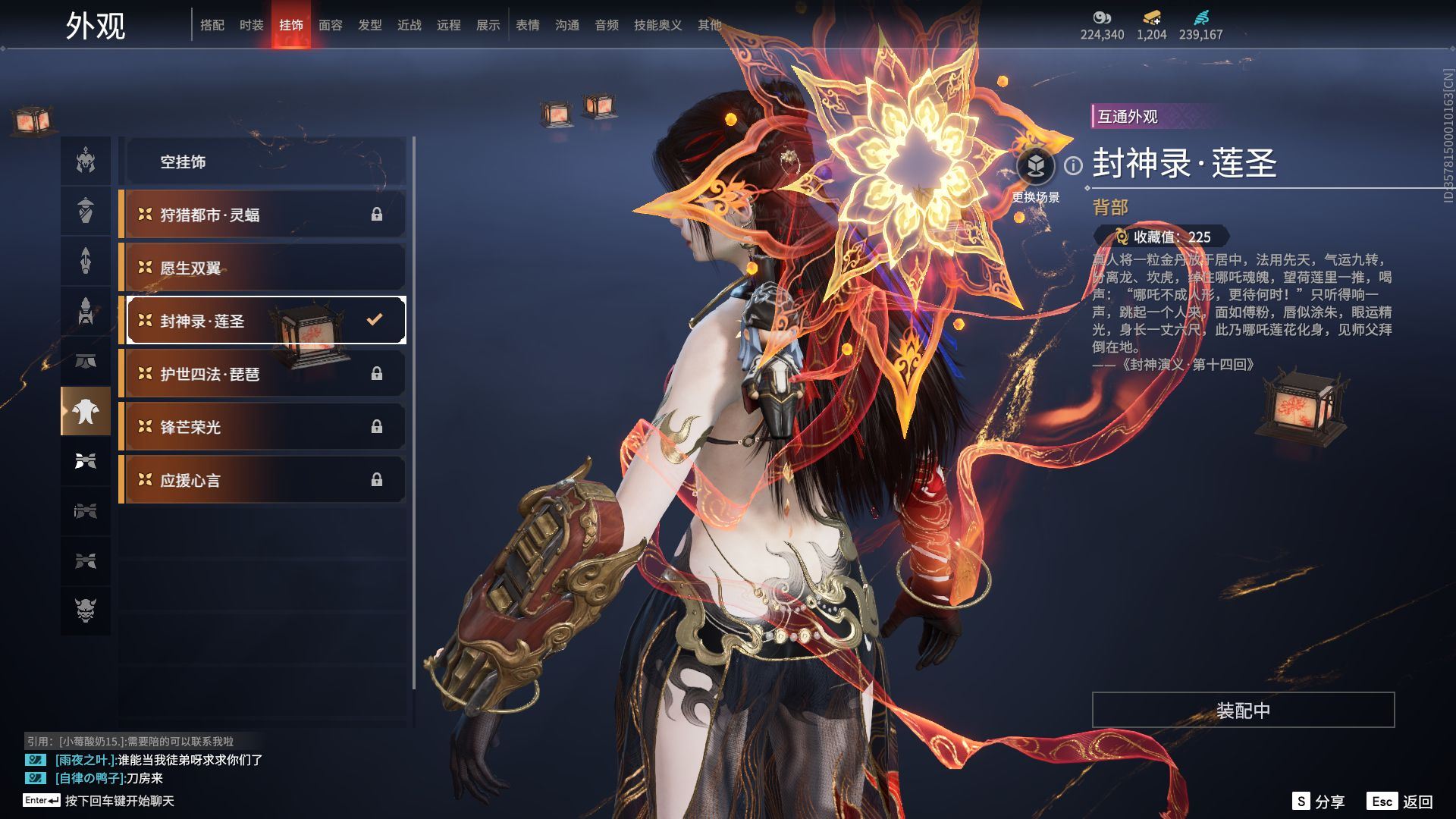This screenshot has width=1456, height=819.
Task: Go to the 表情 tab
Action: (x=527, y=25)
